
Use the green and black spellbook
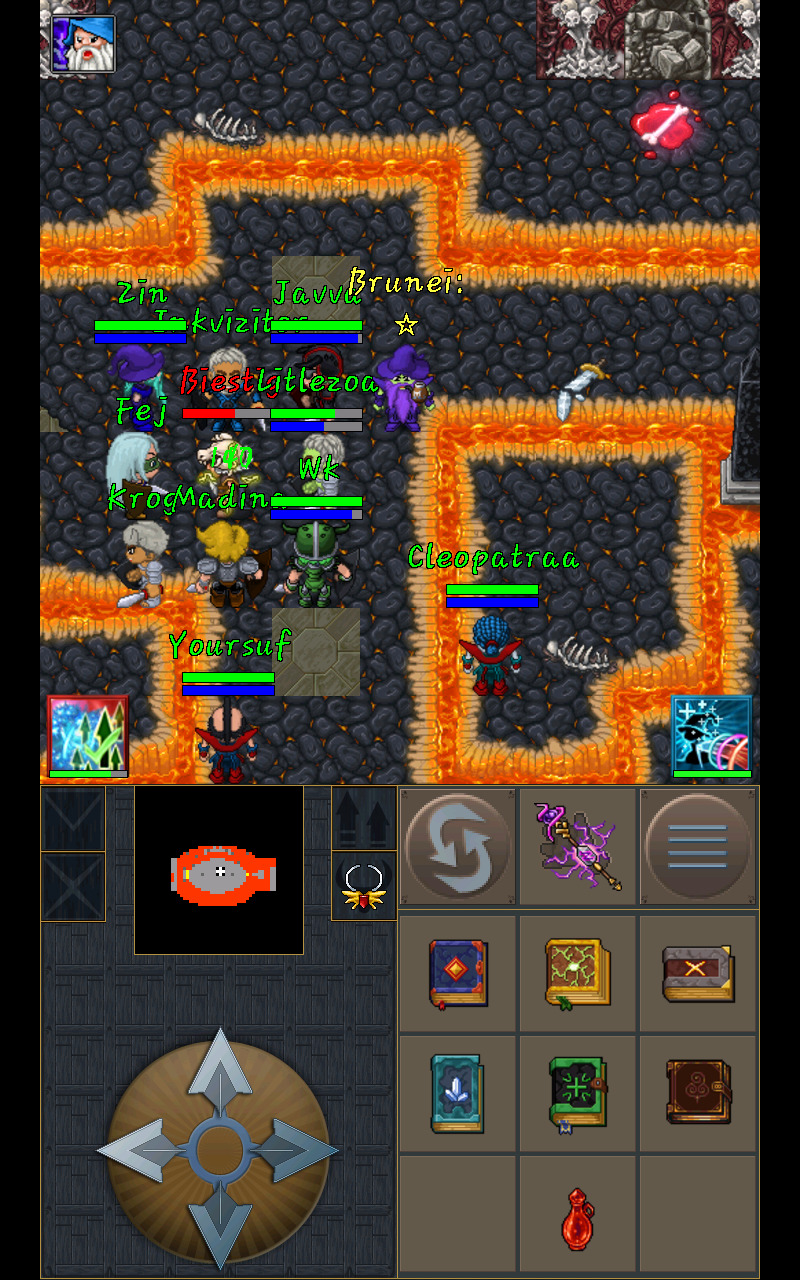point(578,1093)
